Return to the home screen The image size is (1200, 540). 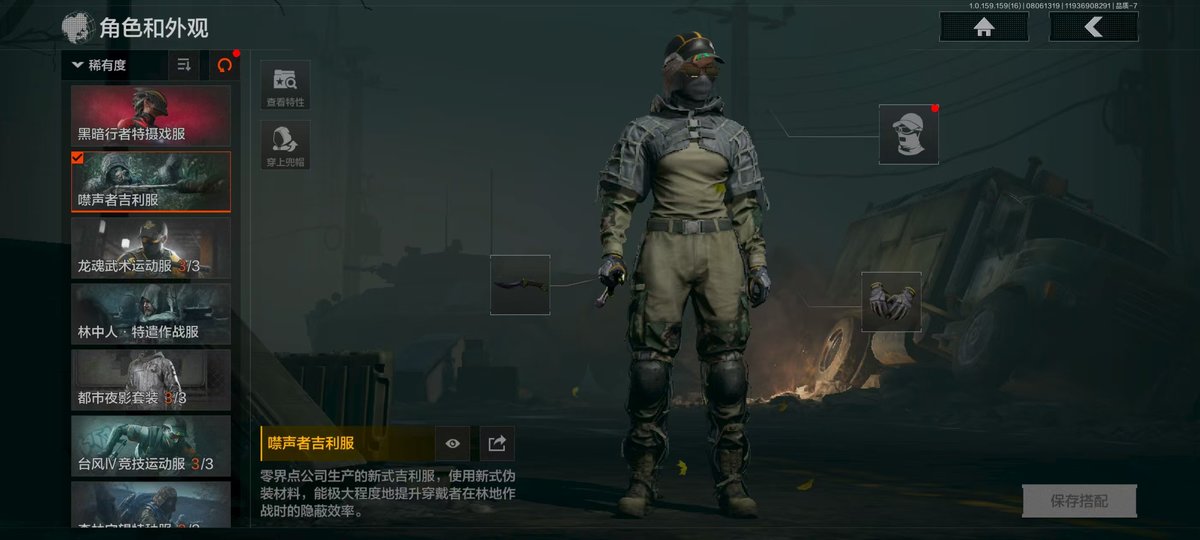click(984, 28)
